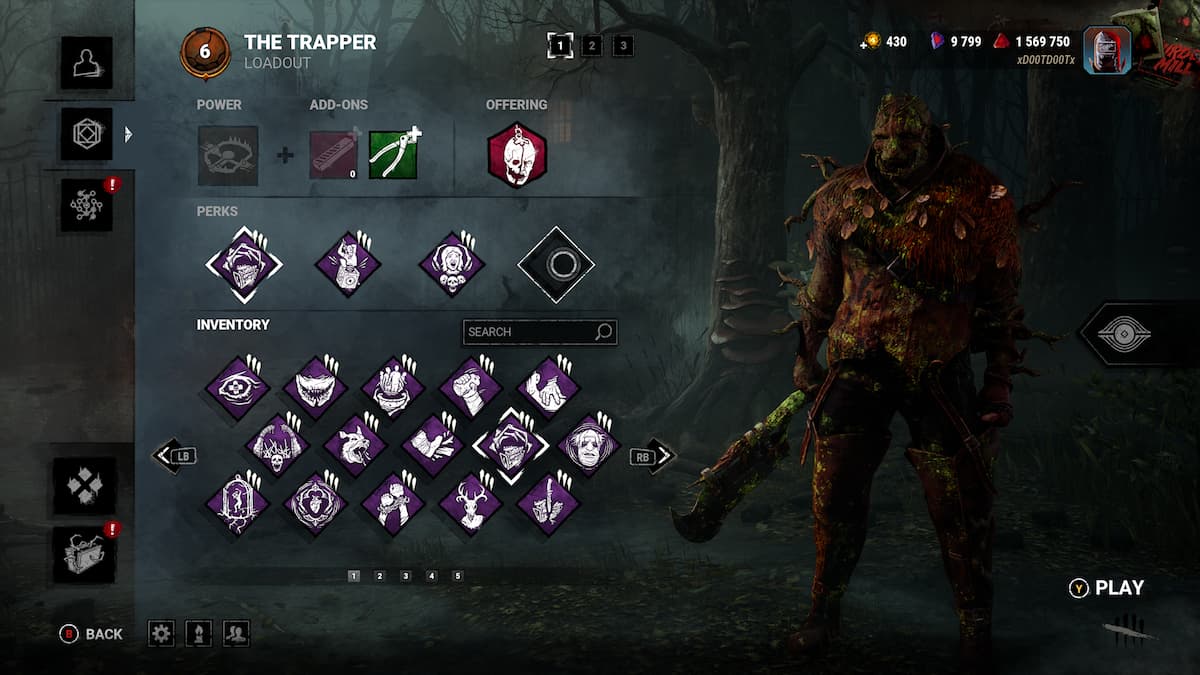Select the empty fourth perk slot
The image size is (1200, 675).
tap(556, 265)
